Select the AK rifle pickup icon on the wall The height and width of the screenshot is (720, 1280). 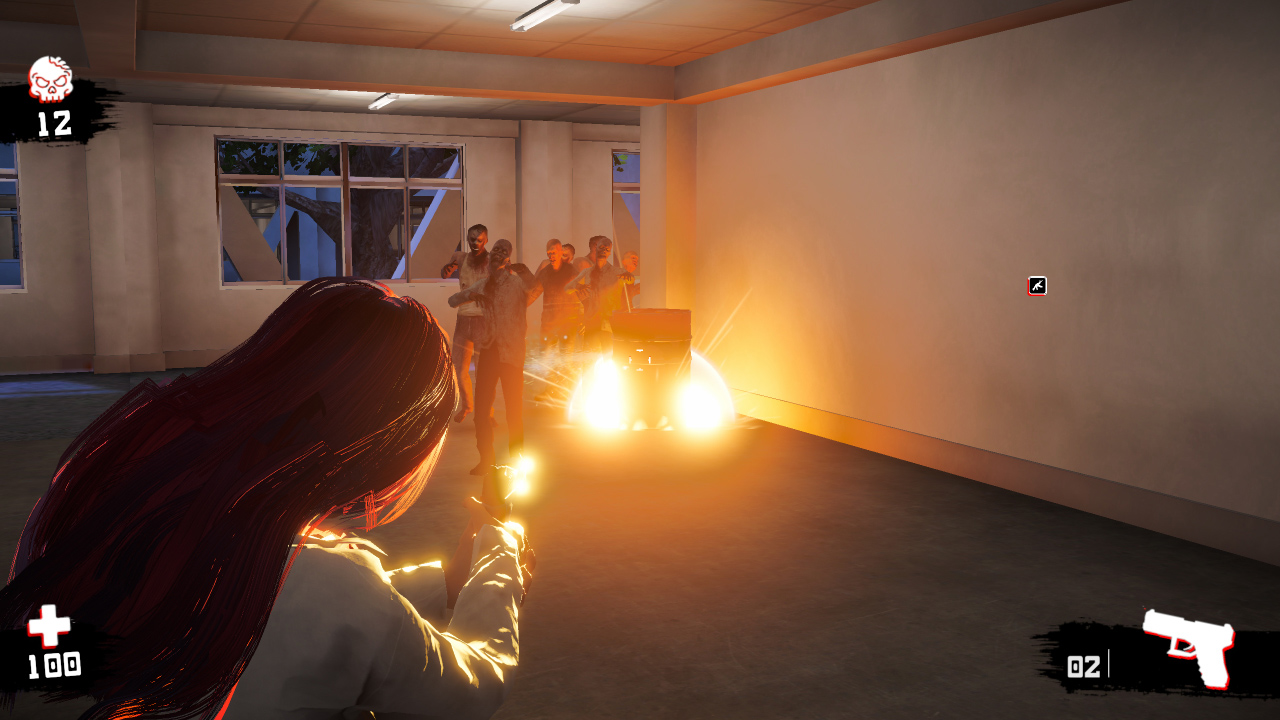[1035, 287]
